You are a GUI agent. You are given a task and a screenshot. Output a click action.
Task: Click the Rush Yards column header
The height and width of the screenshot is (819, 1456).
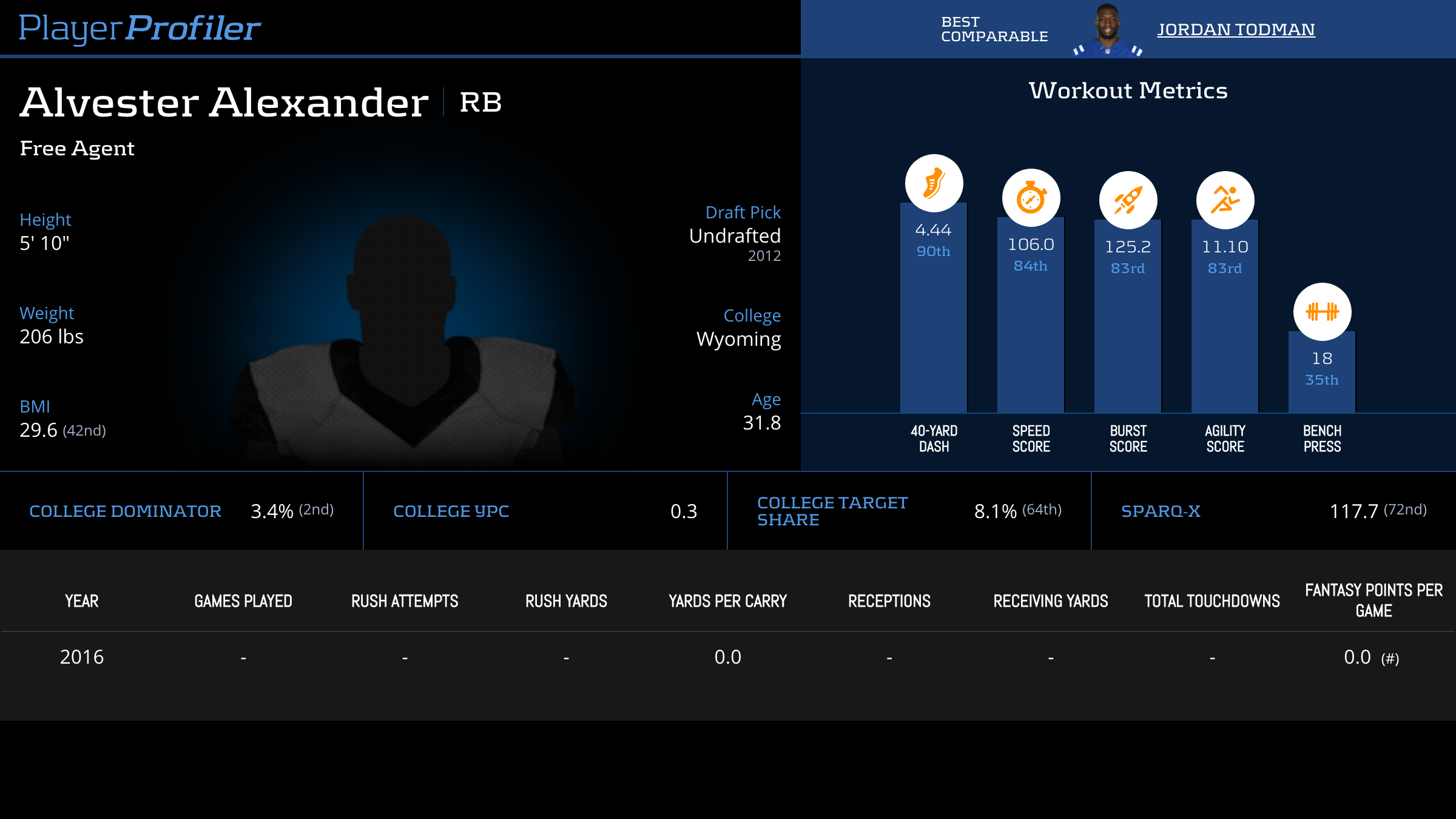(x=566, y=601)
